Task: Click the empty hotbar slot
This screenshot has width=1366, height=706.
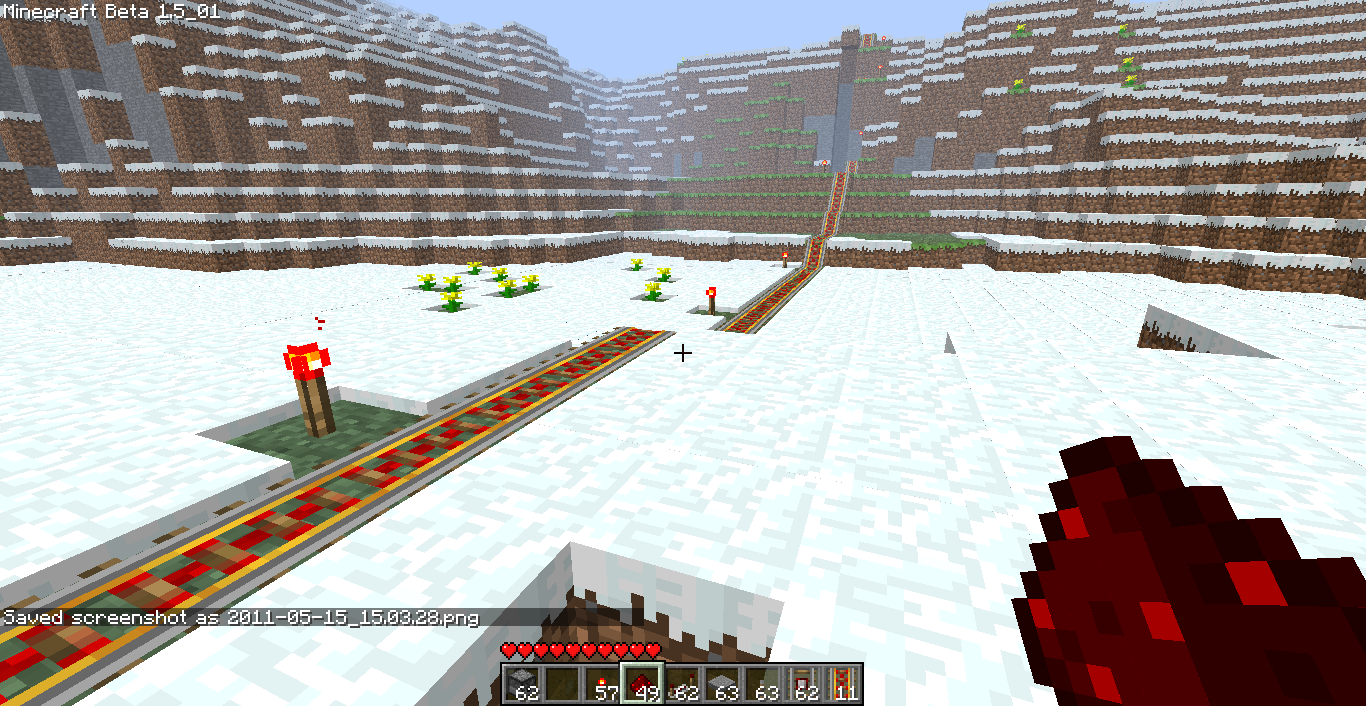Action: pos(562,684)
